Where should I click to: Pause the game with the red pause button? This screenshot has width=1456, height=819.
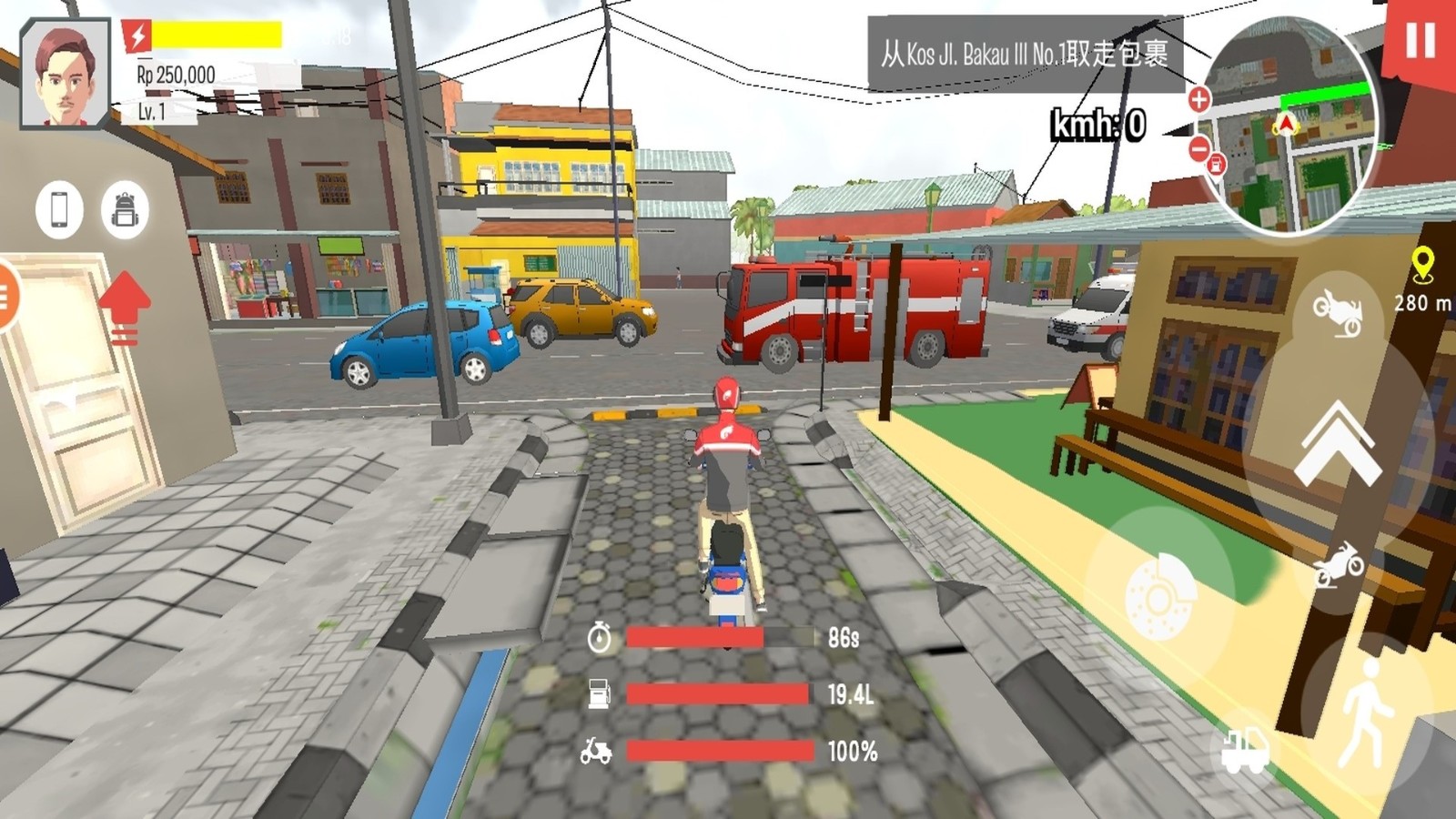pyautogui.click(x=1420, y=41)
